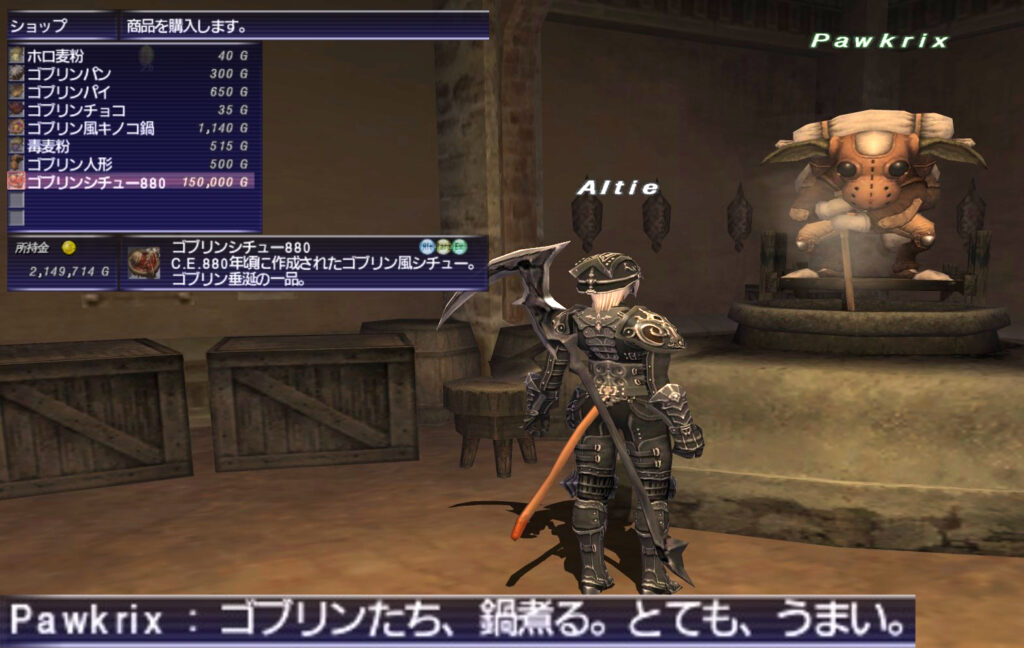This screenshot has height=648, width=1024.
Task: Buy the highlighted ゴブリンシチュー880 entry
Action: (x=130, y=182)
